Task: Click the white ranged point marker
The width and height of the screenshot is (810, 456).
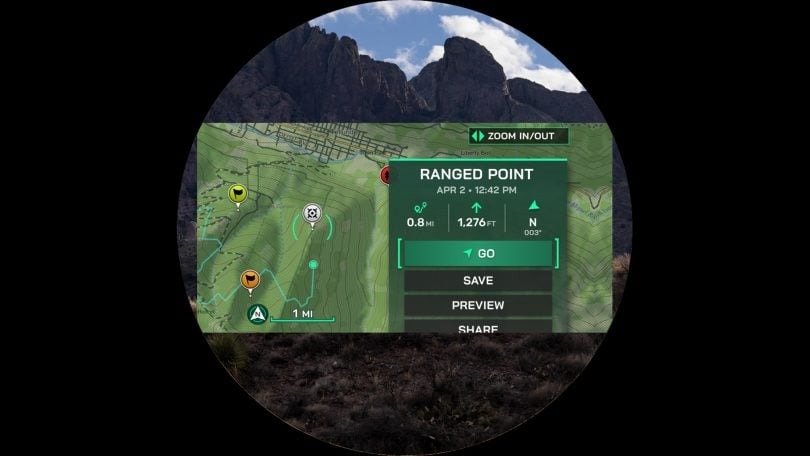Action: pyautogui.click(x=313, y=215)
